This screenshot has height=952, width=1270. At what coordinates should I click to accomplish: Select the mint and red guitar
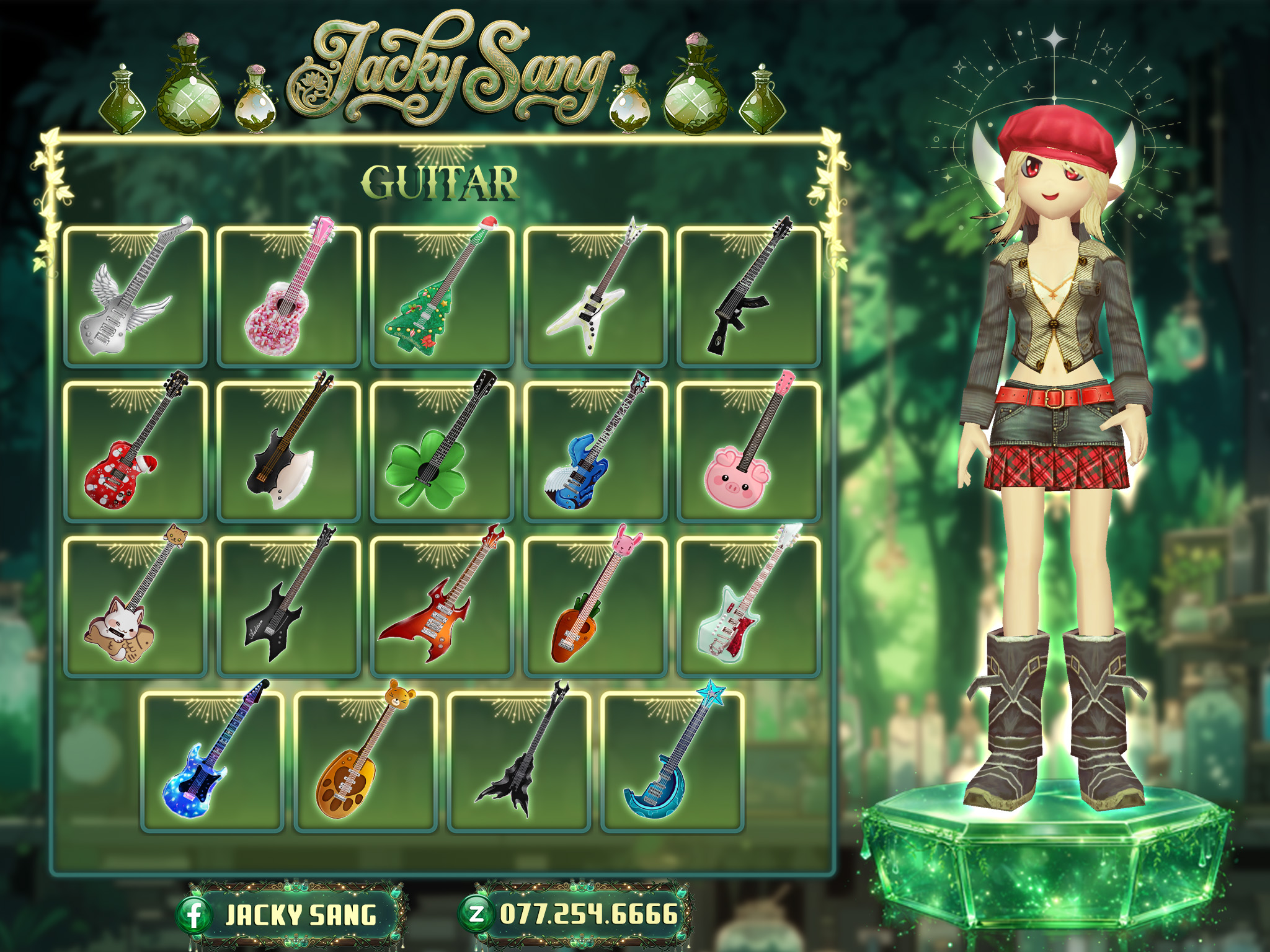pos(748,606)
